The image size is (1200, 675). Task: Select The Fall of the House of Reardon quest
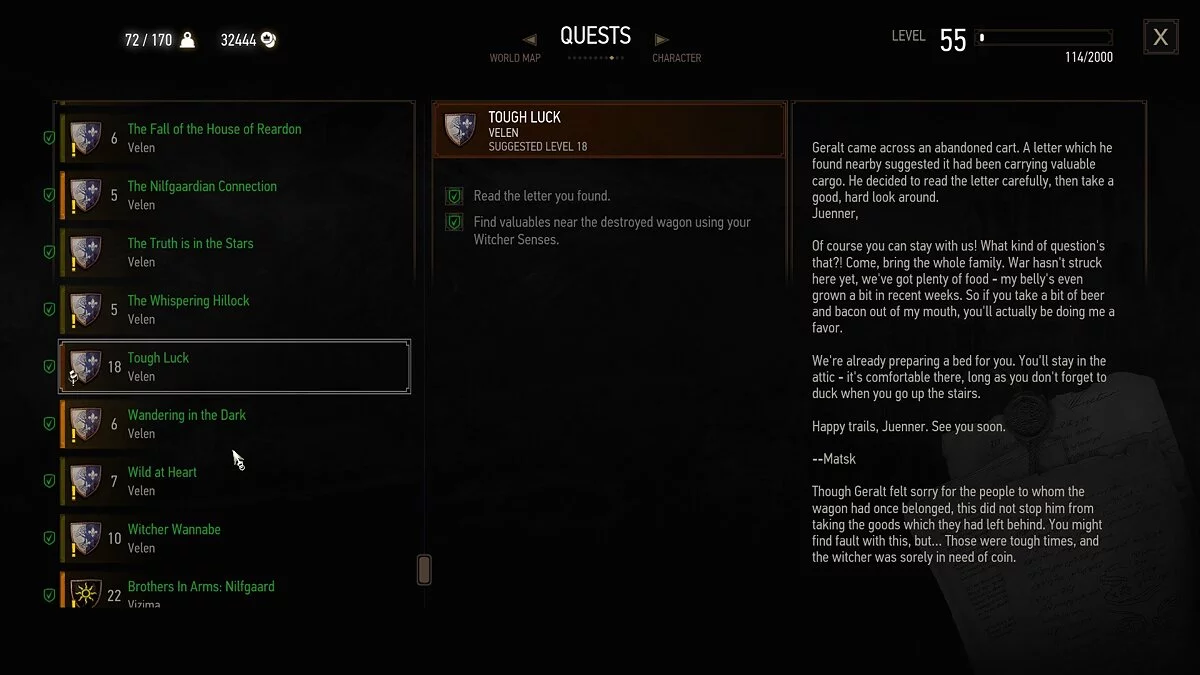[214, 137]
